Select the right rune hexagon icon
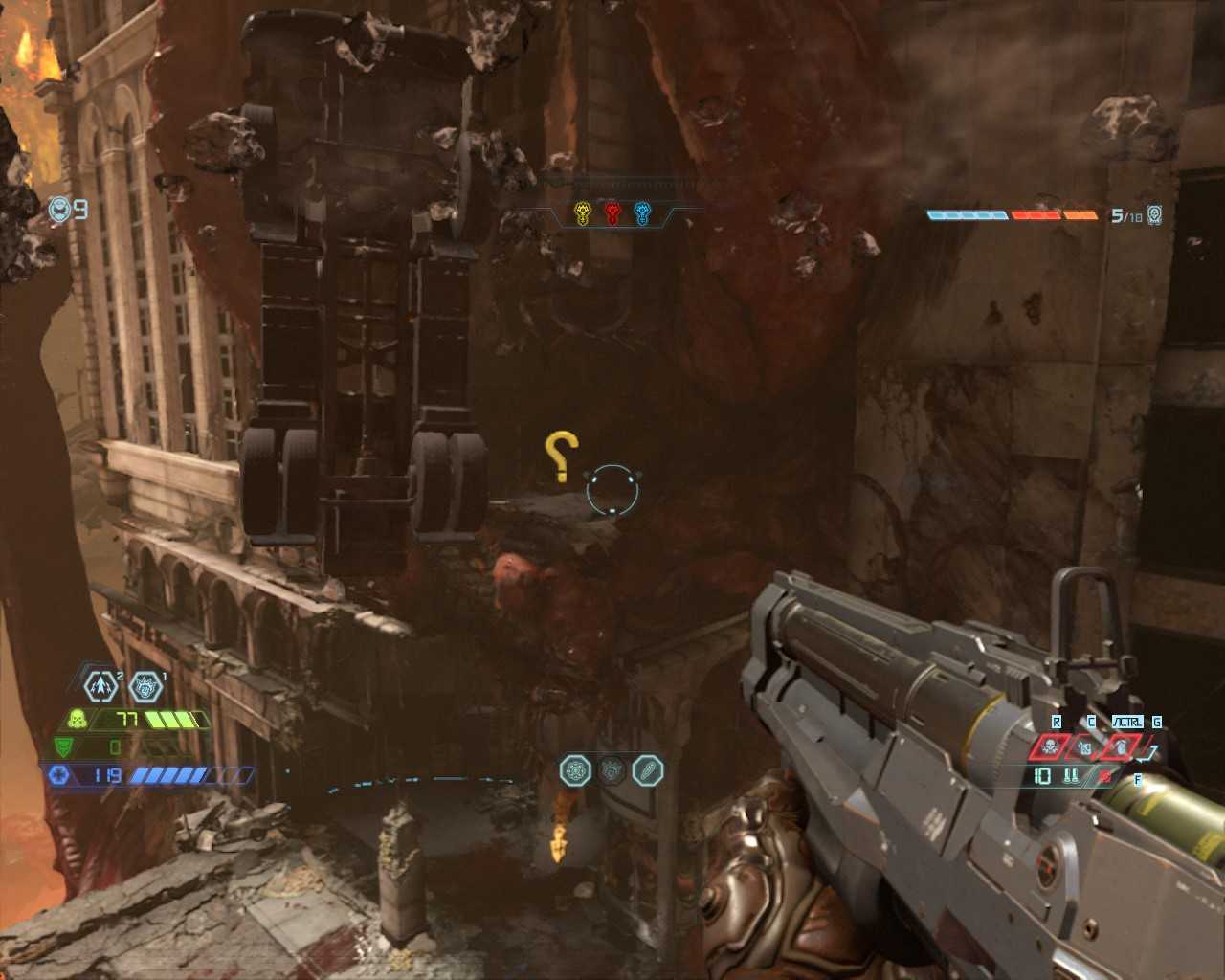Image resolution: width=1225 pixels, height=980 pixels. tap(647, 770)
